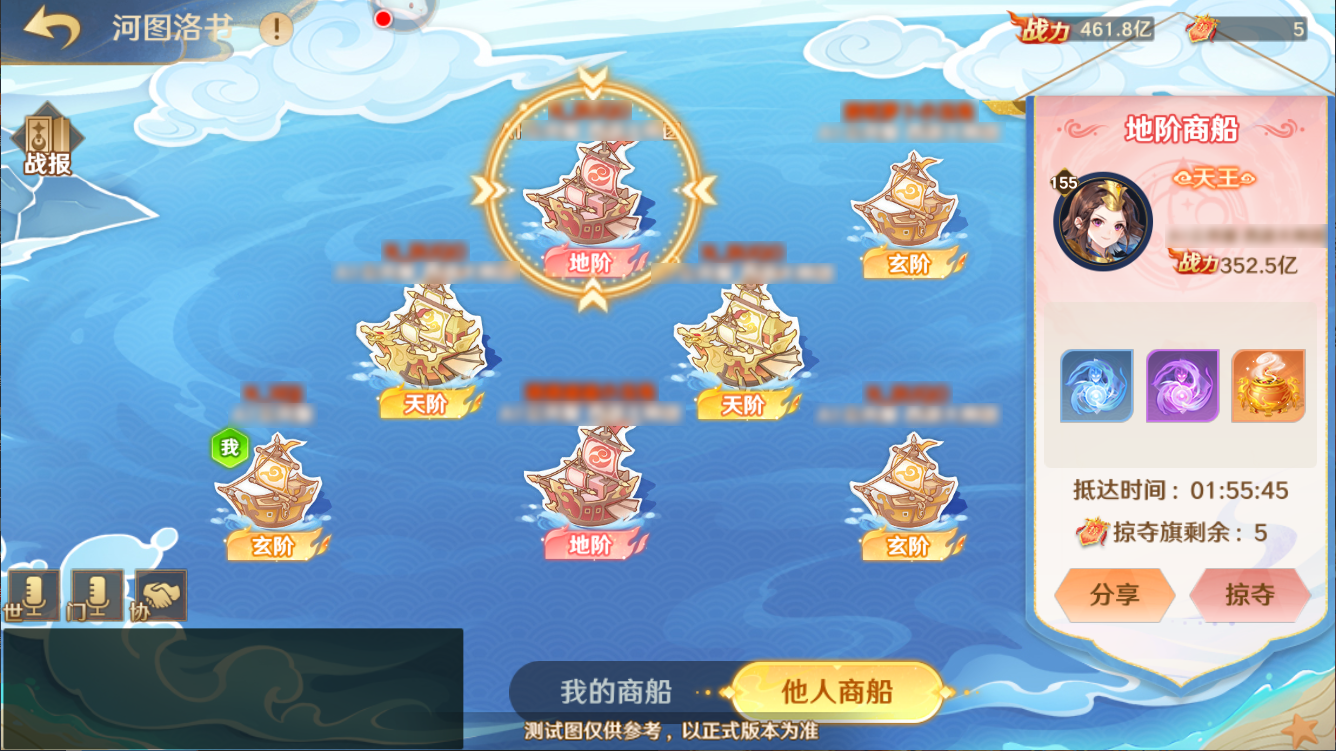Image resolution: width=1336 pixels, height=751 pixels.
Task: Inspect the purple spirit cargo icon
Action: 1181,384
